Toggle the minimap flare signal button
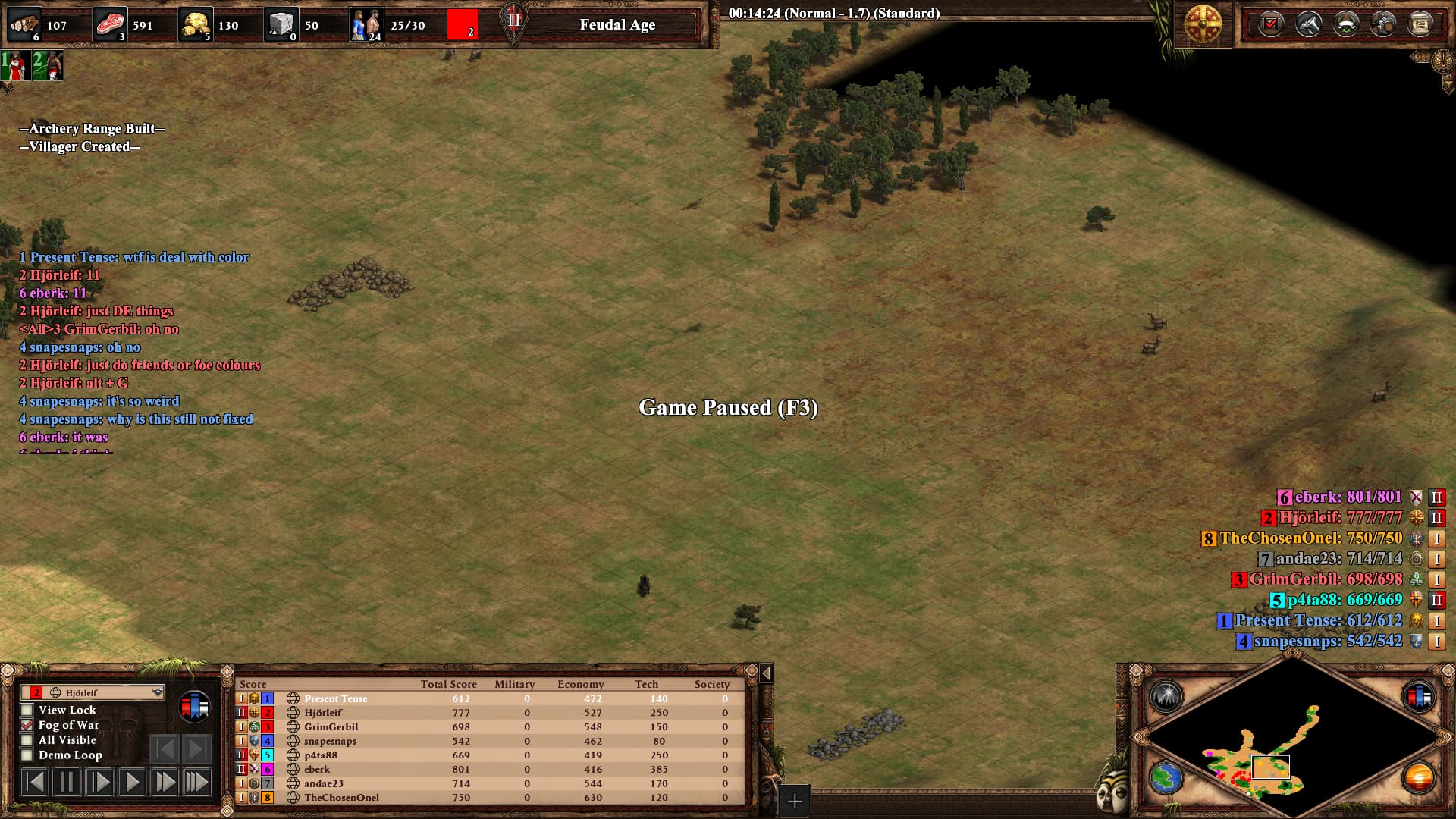Screen dimensions: 1456x819 click(1166, 696)
